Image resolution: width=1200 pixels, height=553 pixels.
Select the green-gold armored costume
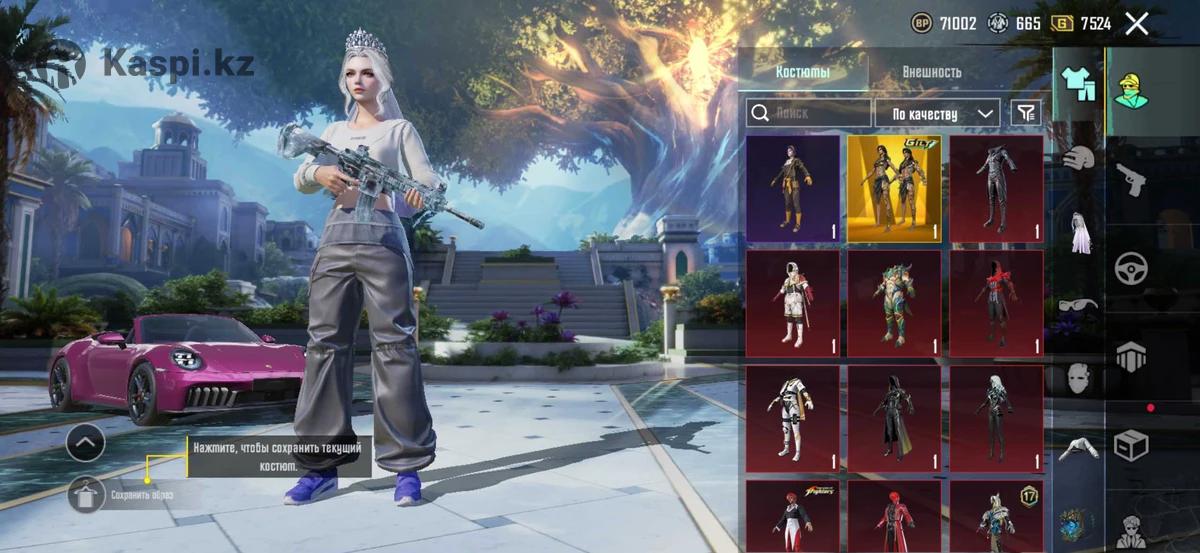tap(894, 304)
